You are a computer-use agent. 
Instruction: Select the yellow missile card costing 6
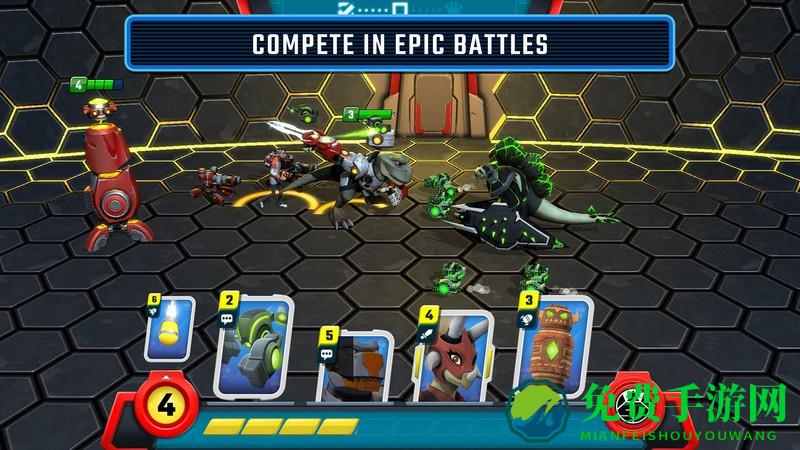pyautogui.click(x=168, y=328)
